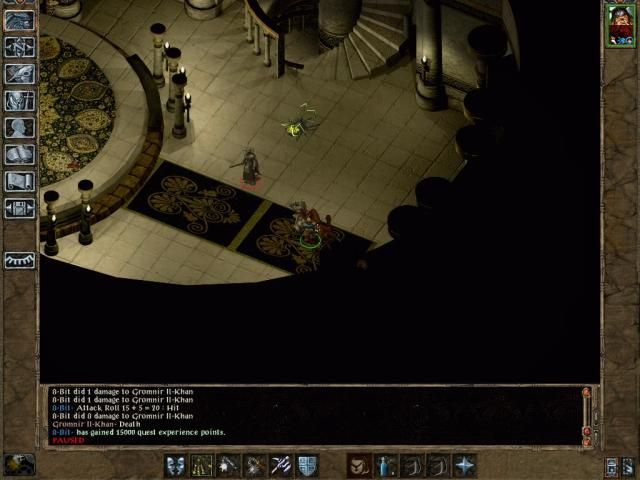Use the blue potion quick item
The width and height of the screenshot is (640, 480).
tap(386, 465)
